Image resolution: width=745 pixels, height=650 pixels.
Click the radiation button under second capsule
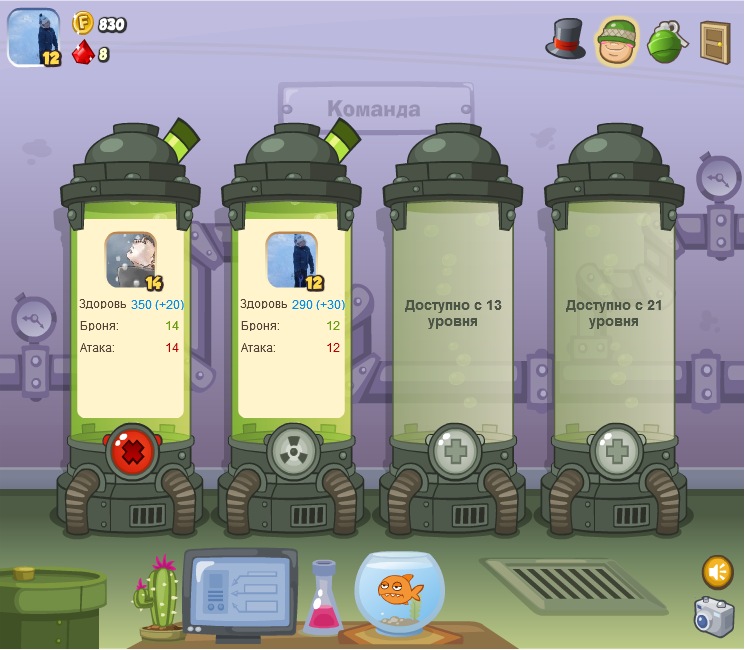pos(293,454)
